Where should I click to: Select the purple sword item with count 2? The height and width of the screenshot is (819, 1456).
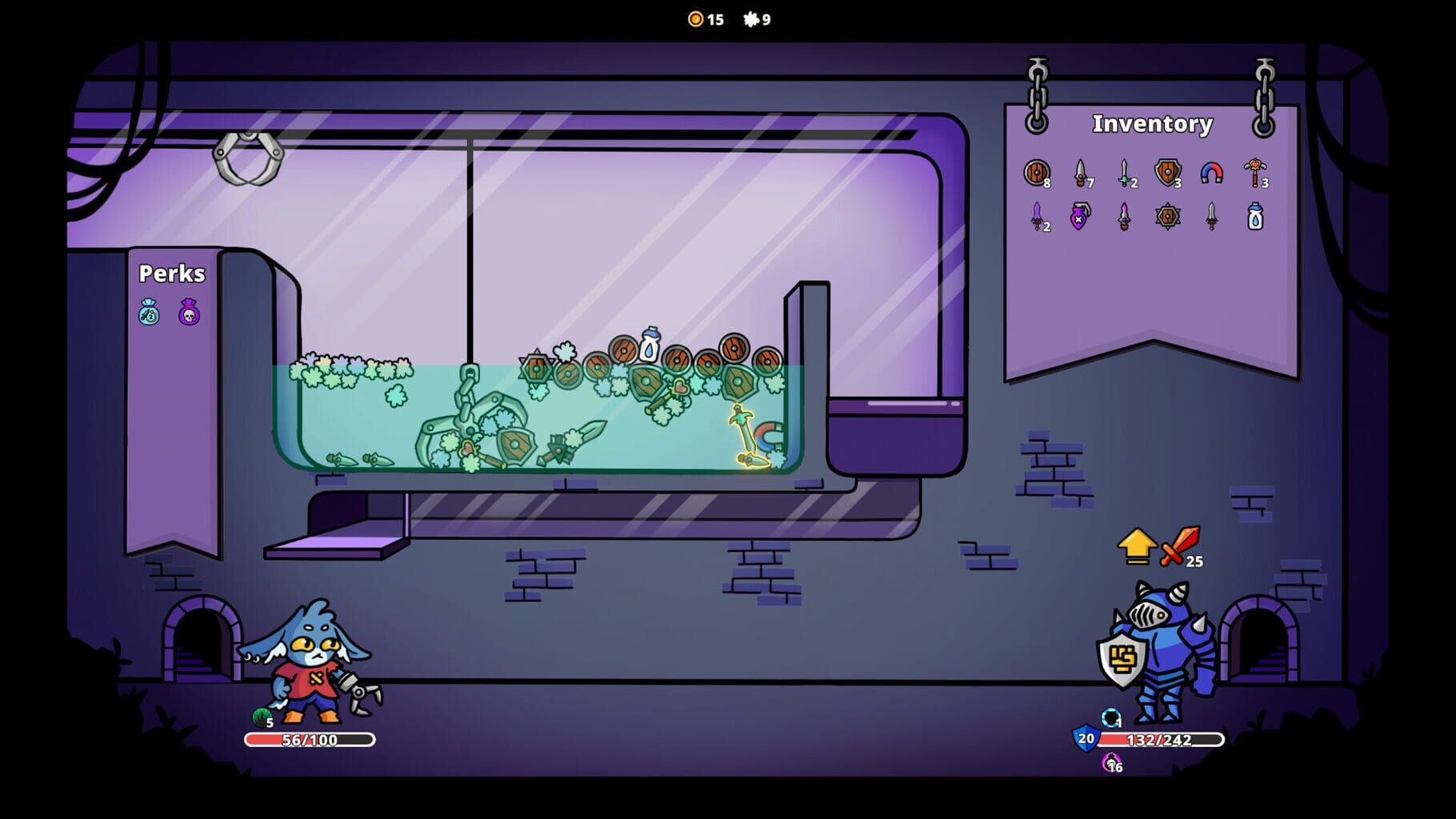point(1036,218)
